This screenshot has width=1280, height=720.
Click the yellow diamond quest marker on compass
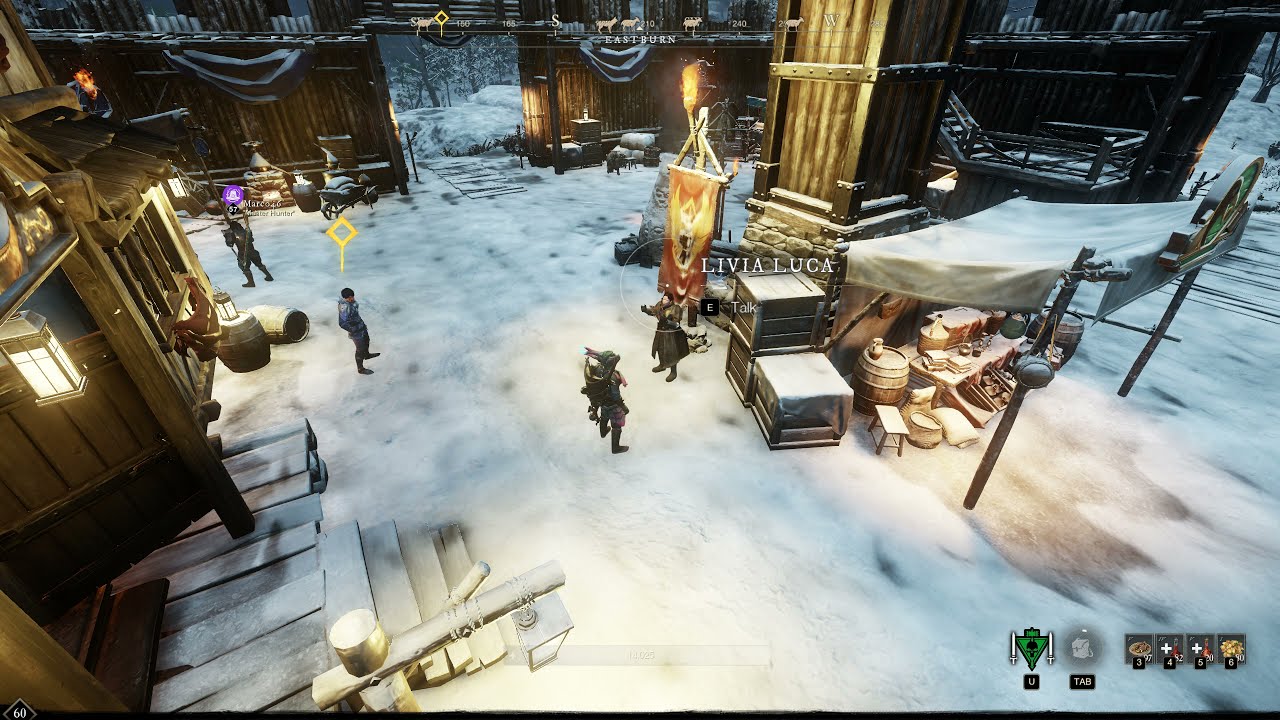tap(441, 18)
